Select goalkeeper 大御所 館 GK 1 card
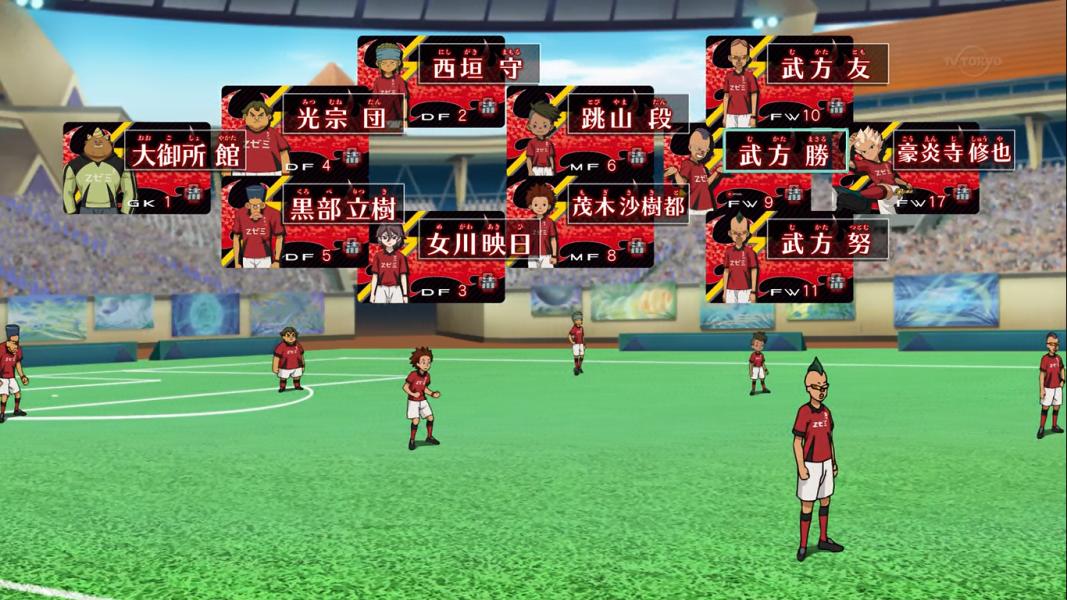 [138, 168]
